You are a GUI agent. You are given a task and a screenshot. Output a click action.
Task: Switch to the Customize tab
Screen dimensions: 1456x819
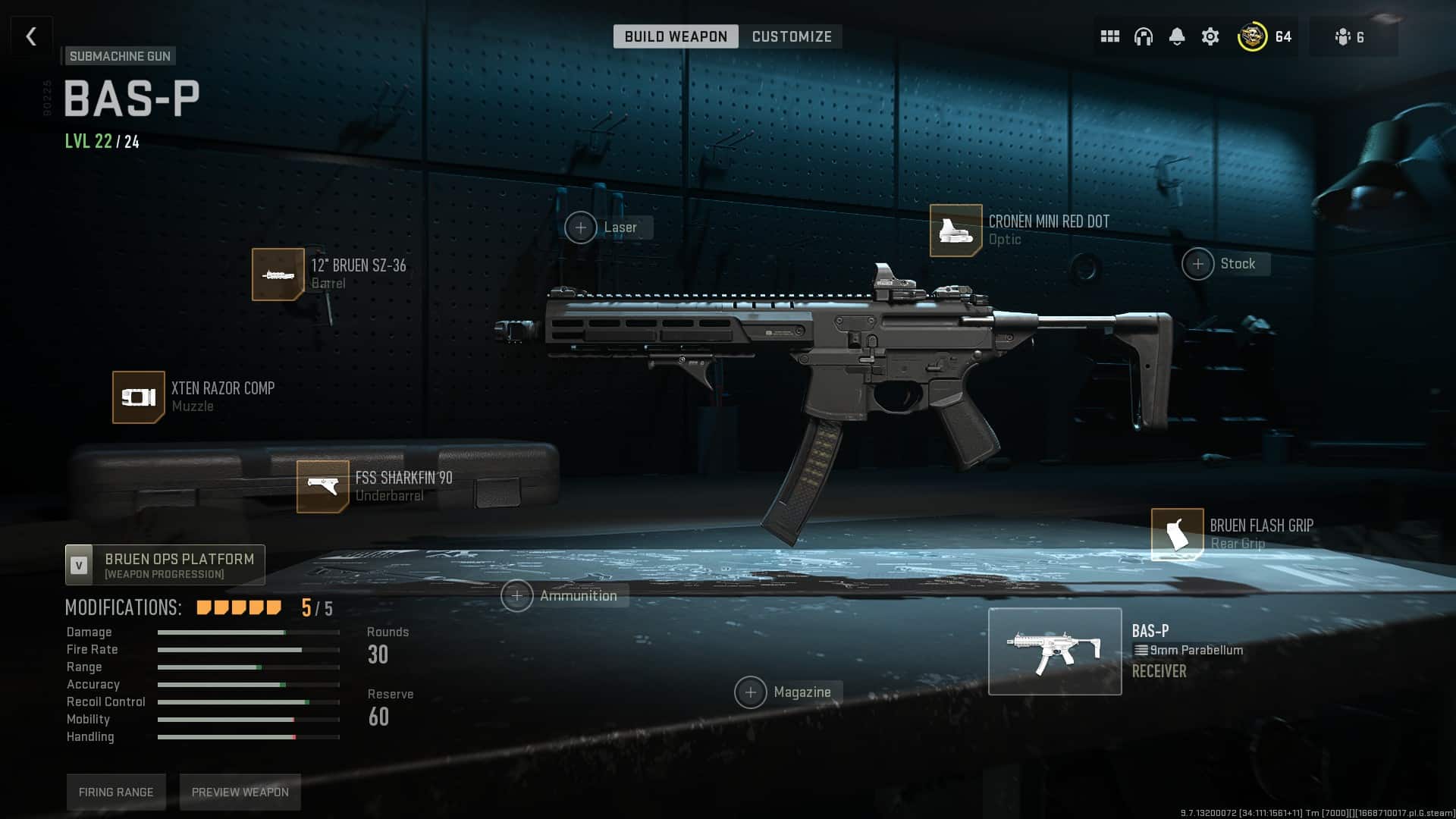(791, 36)
